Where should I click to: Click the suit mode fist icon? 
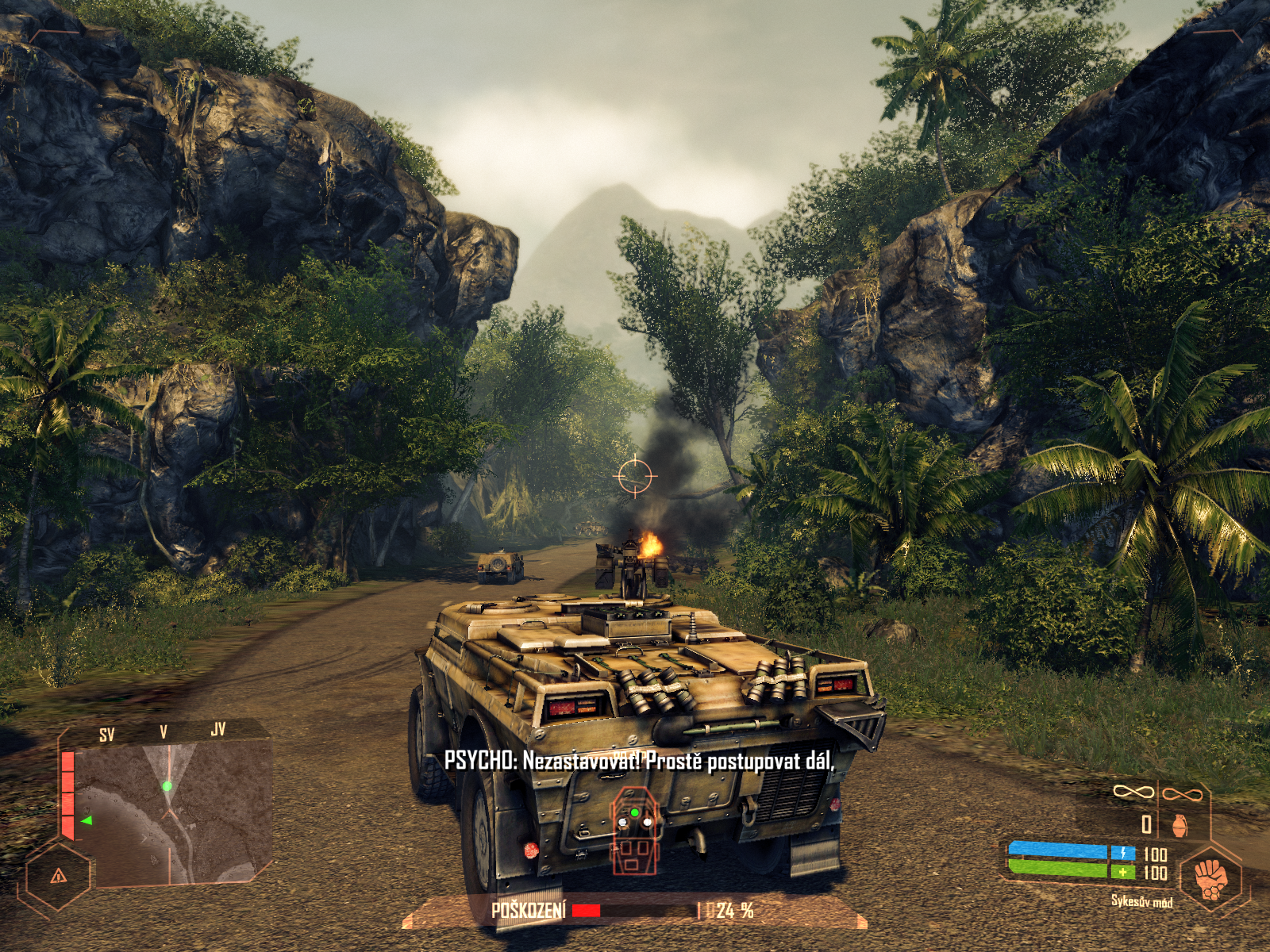point(1210,879)
